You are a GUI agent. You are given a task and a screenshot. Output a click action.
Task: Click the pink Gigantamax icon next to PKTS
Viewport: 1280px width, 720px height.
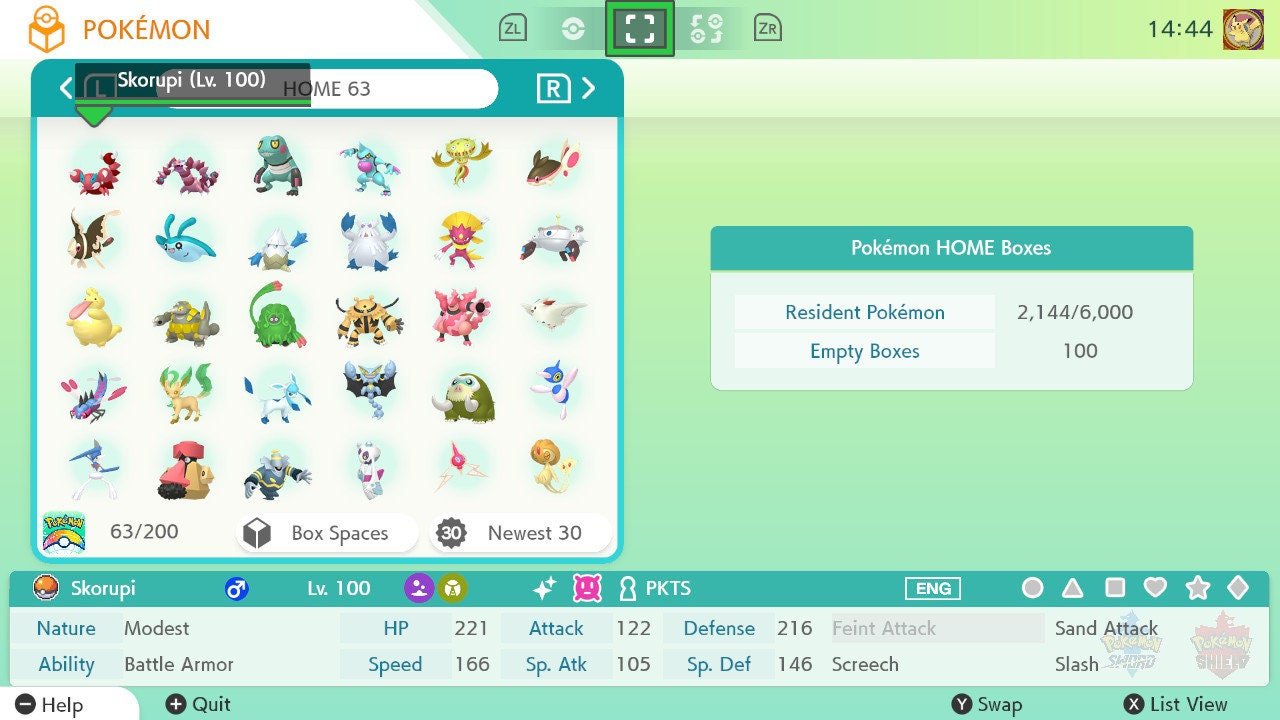click(x=583, y=589)
